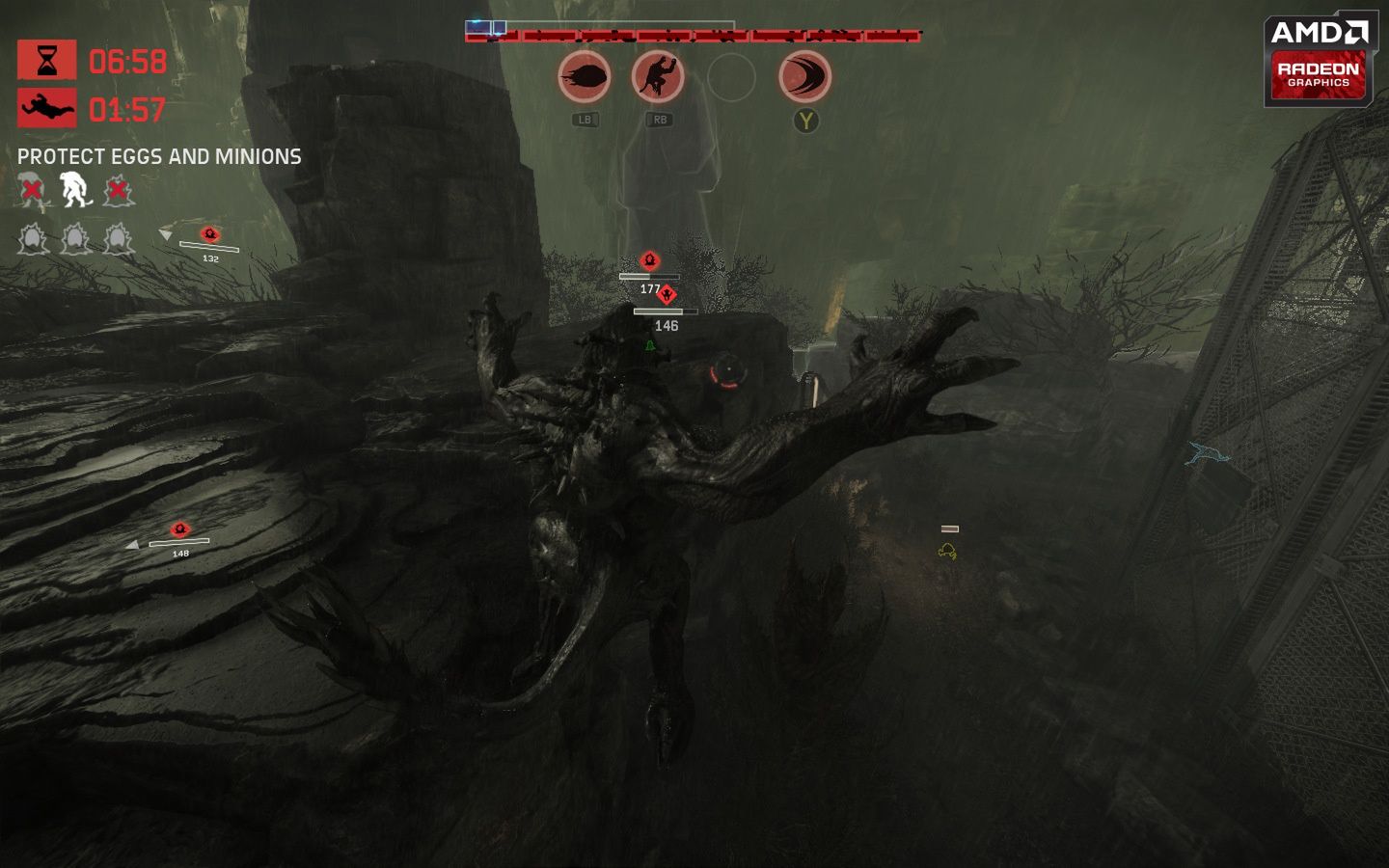
Task: Click the triangle arrow beside the 132 marker
Action: click(166, 234)
